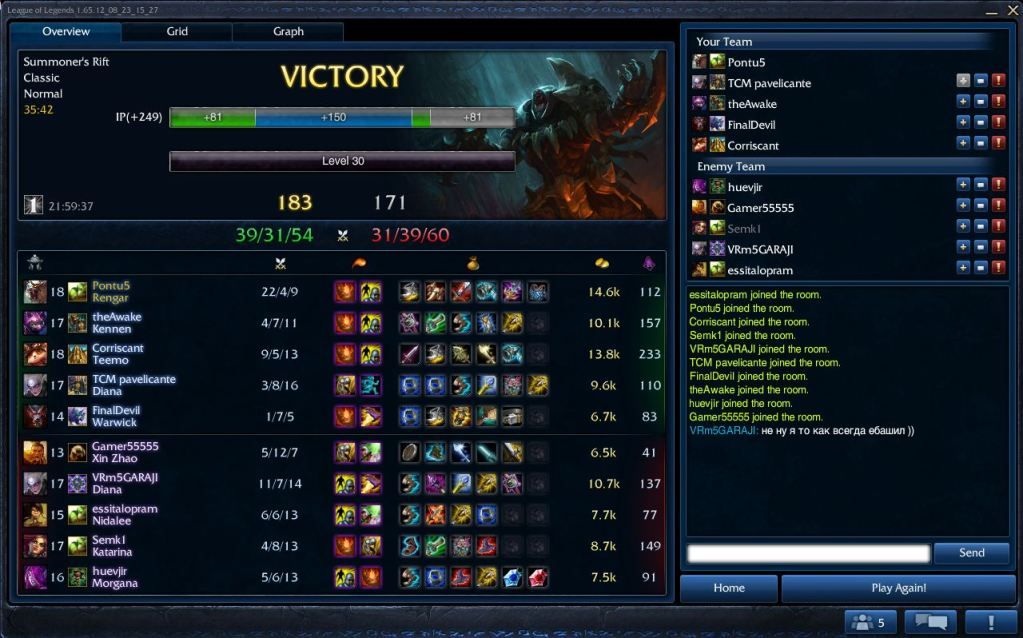
Task: Add friend VRm5GARAJI with plus button
Action: 963,247
